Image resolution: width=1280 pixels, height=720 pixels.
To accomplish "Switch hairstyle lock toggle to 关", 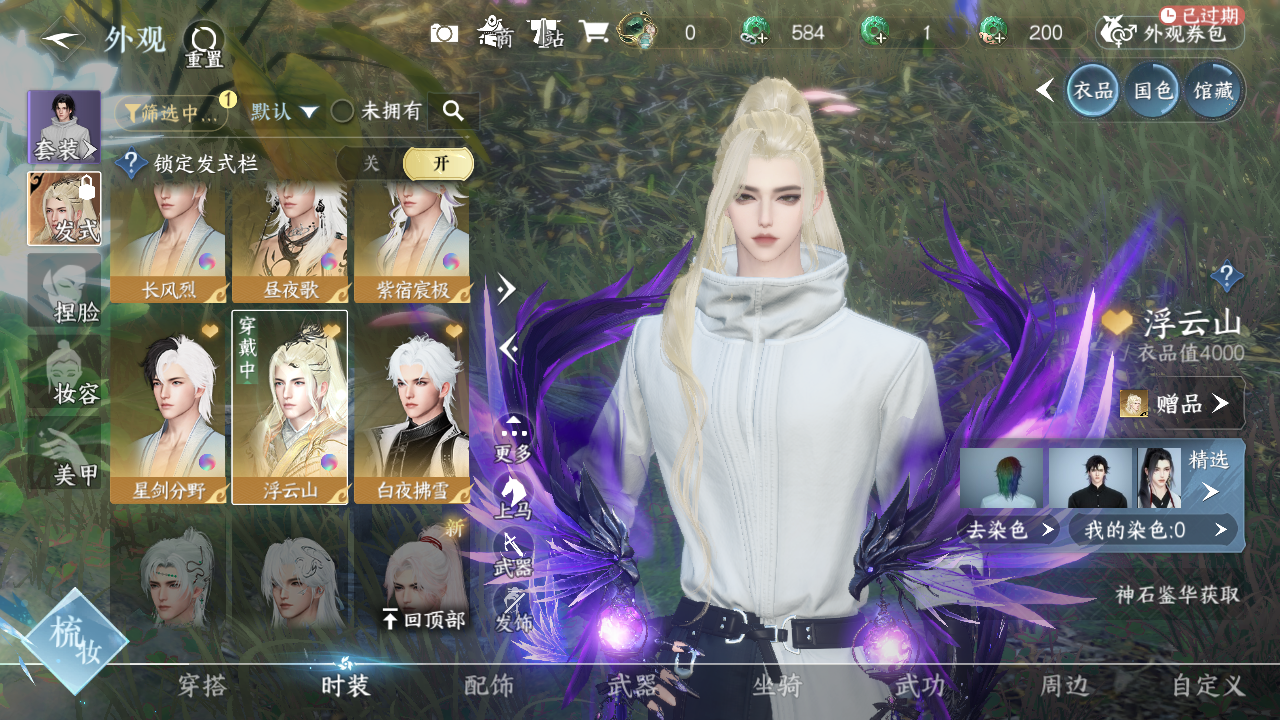I will click(371, 164).
